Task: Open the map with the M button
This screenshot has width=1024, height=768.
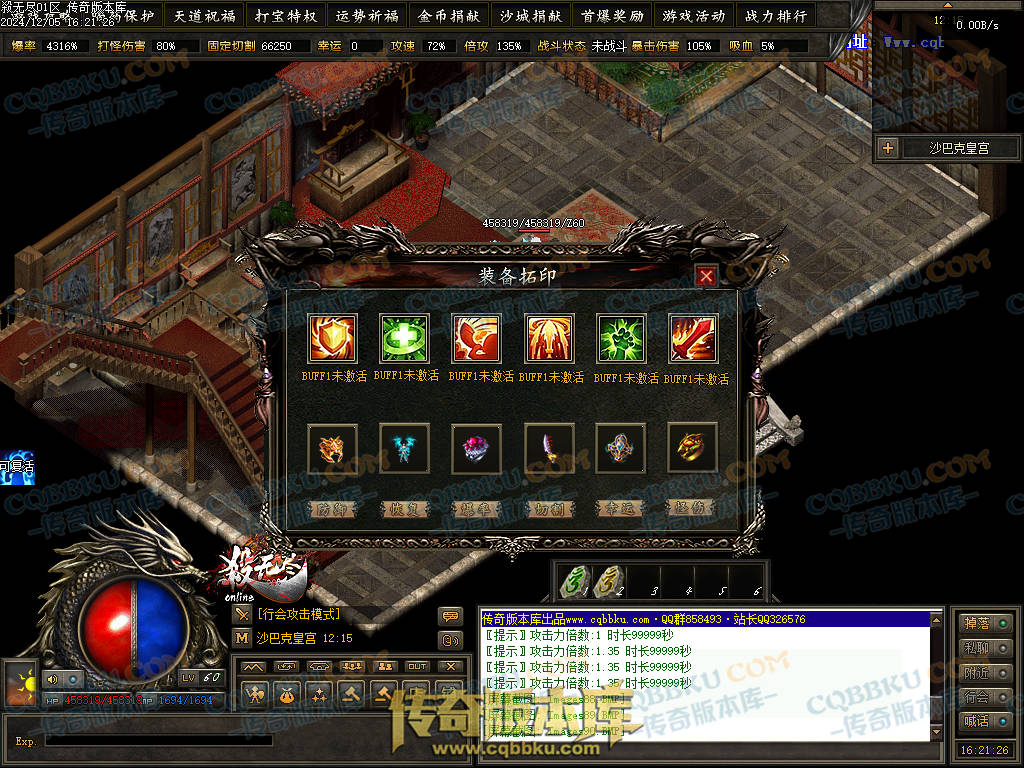Action: pos(242,637)
